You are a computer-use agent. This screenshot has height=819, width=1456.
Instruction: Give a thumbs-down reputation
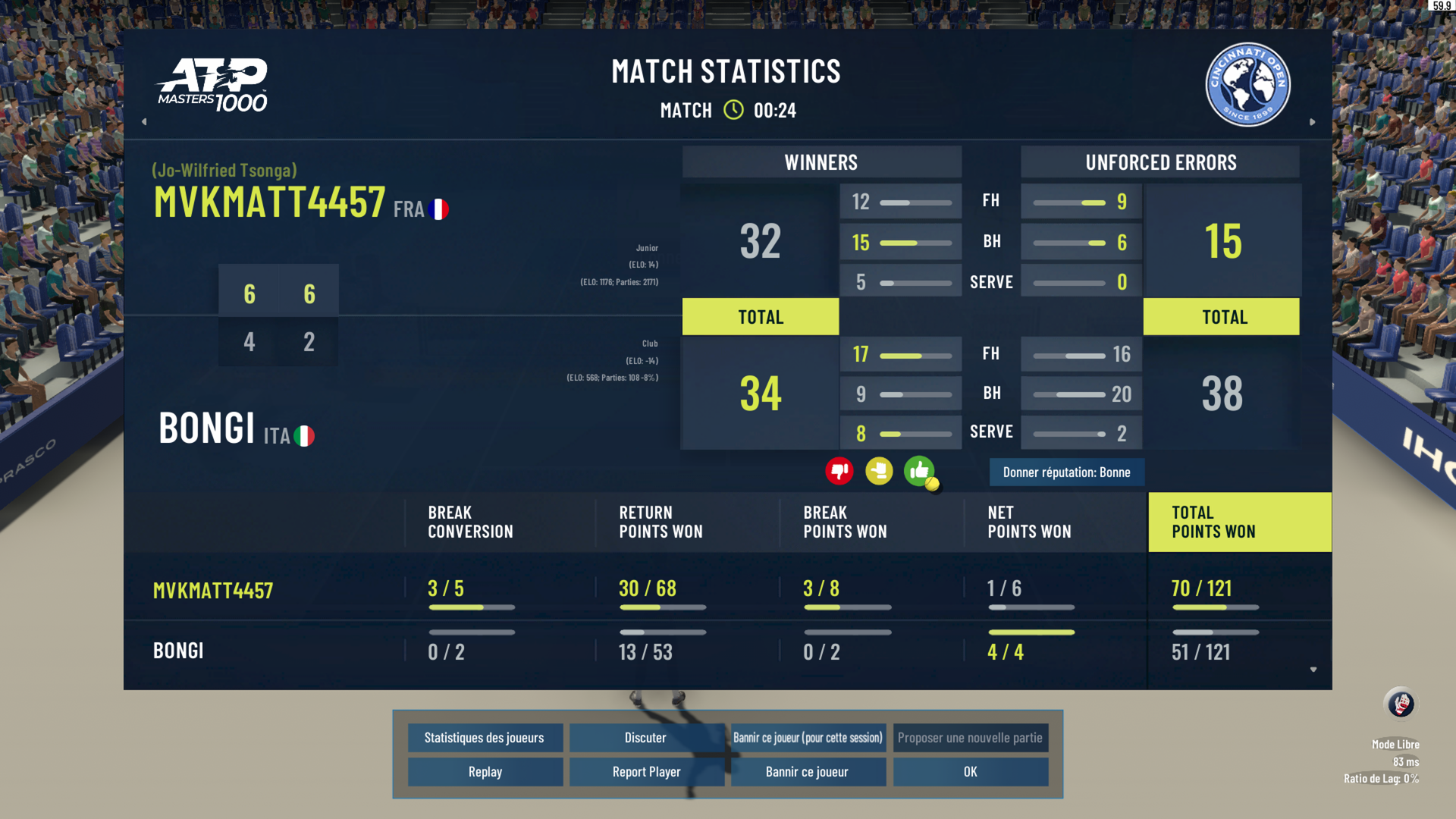coord(839,472)
